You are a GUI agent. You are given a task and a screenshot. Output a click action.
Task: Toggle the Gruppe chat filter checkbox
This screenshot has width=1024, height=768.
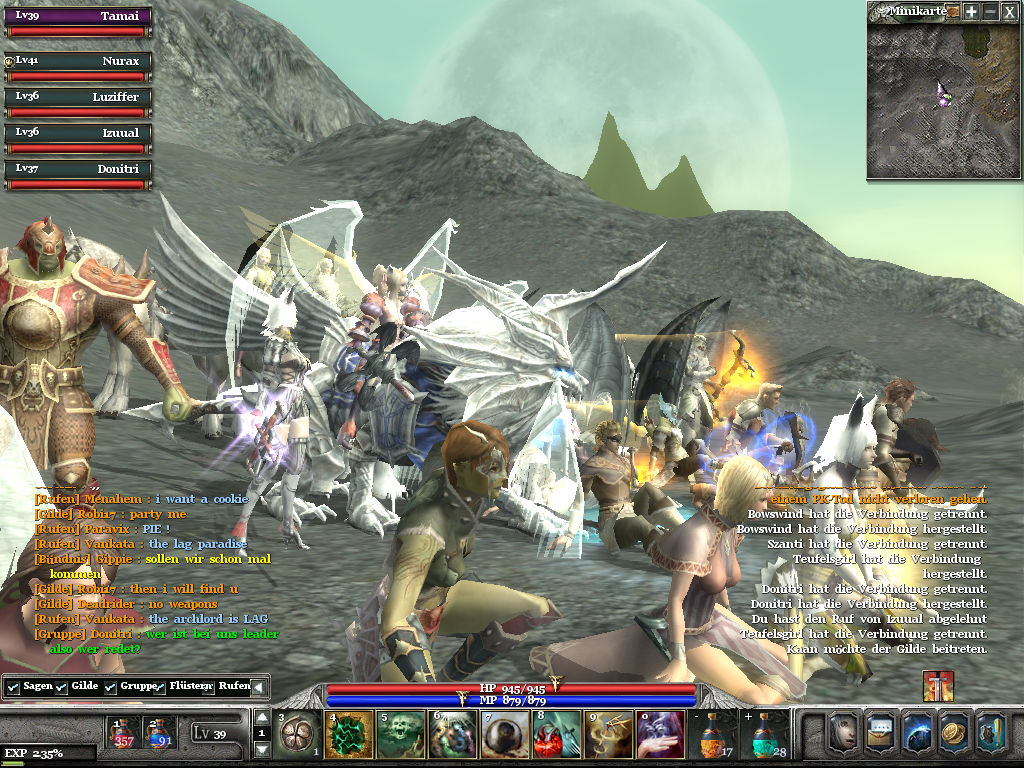click(x=111, y=688)
